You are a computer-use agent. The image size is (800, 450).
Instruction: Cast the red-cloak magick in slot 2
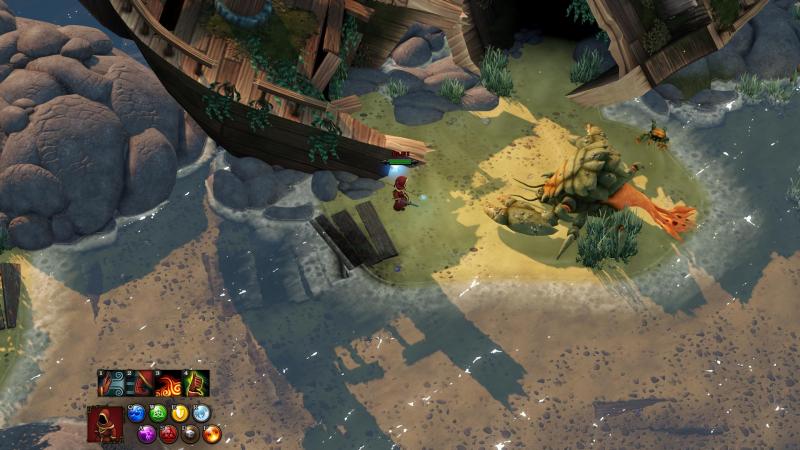click(x=139, y=384)
